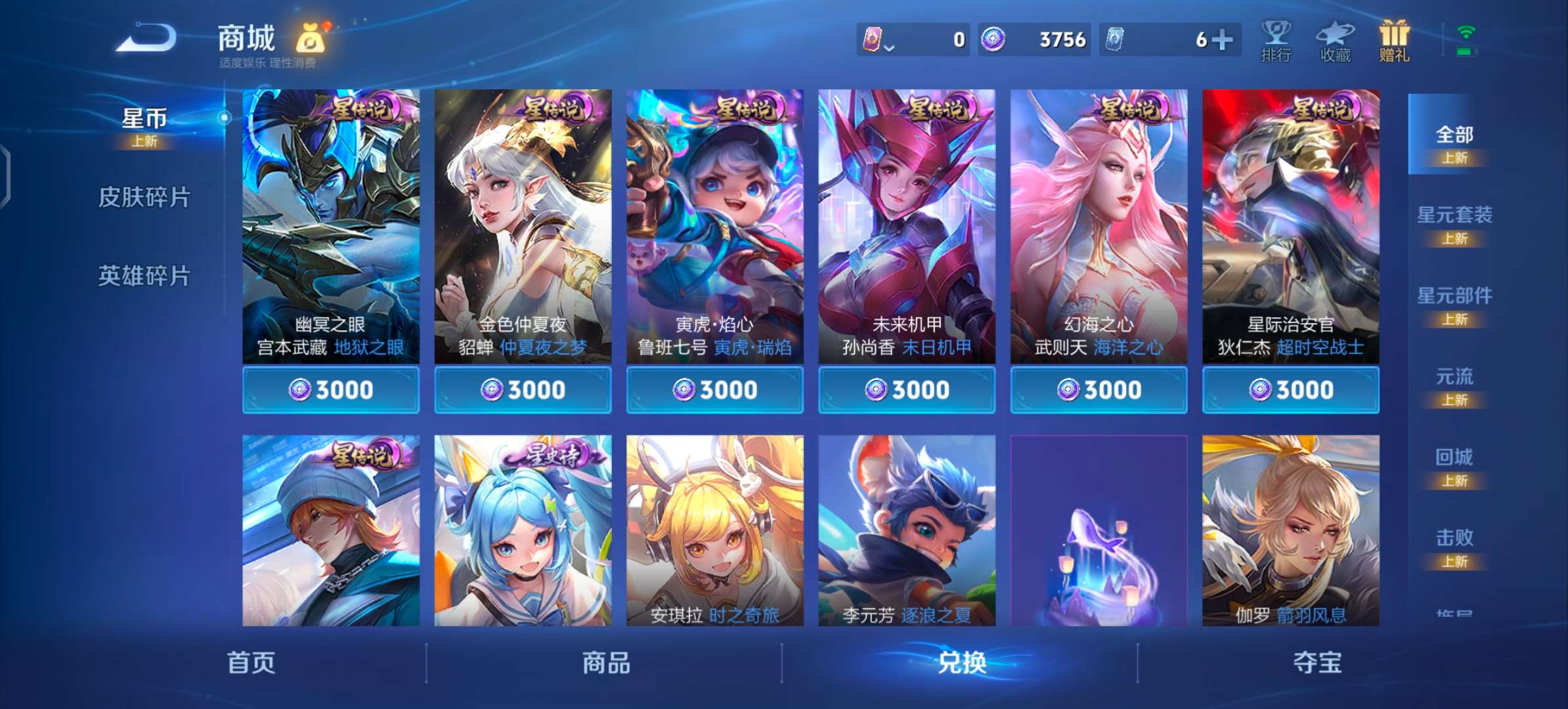Switch to 英雄碎片 category
This screenshot has height=709, width=1568.
[146, 276]
